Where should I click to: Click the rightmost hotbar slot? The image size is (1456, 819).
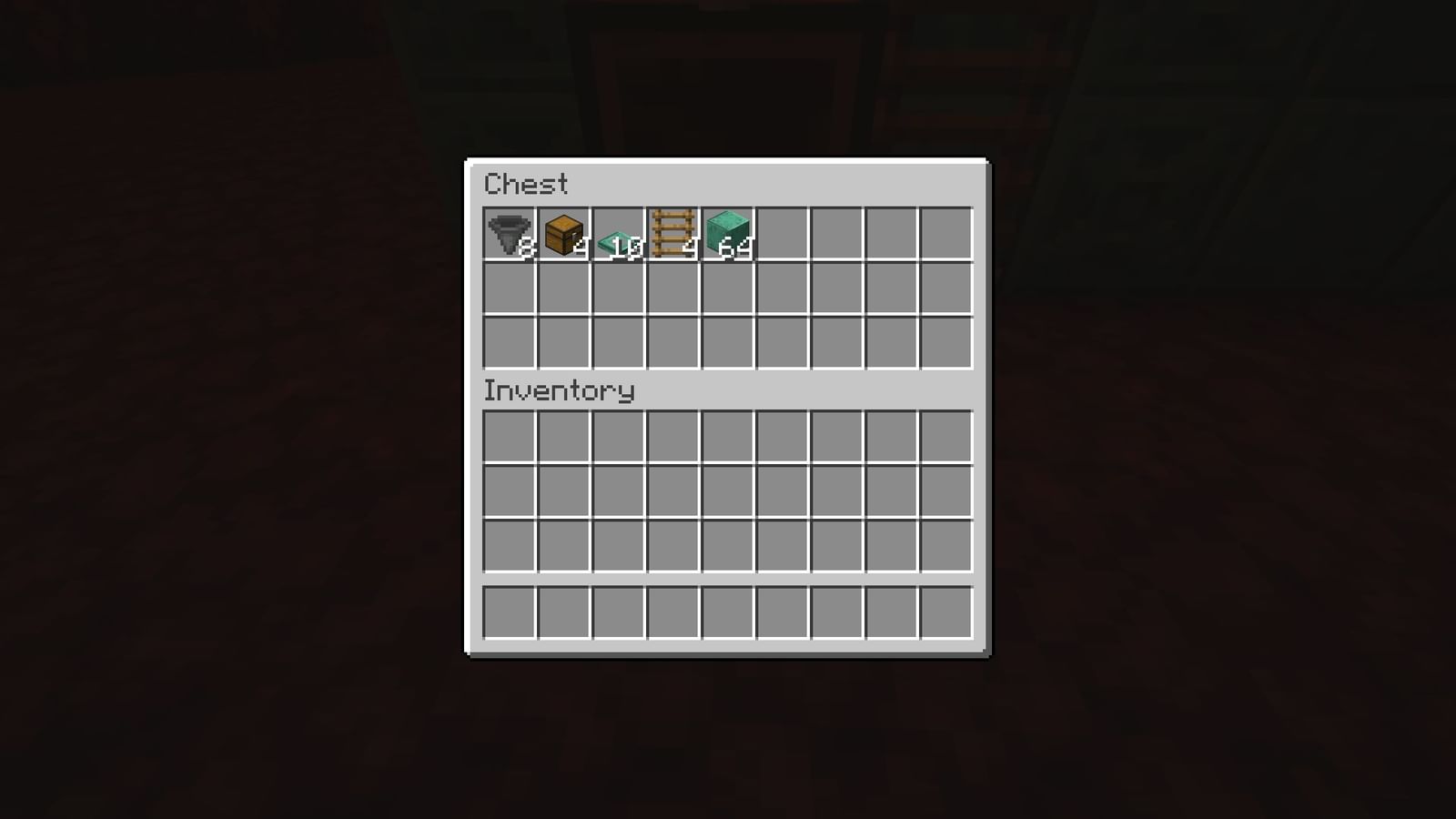click(x=946, y=612)
